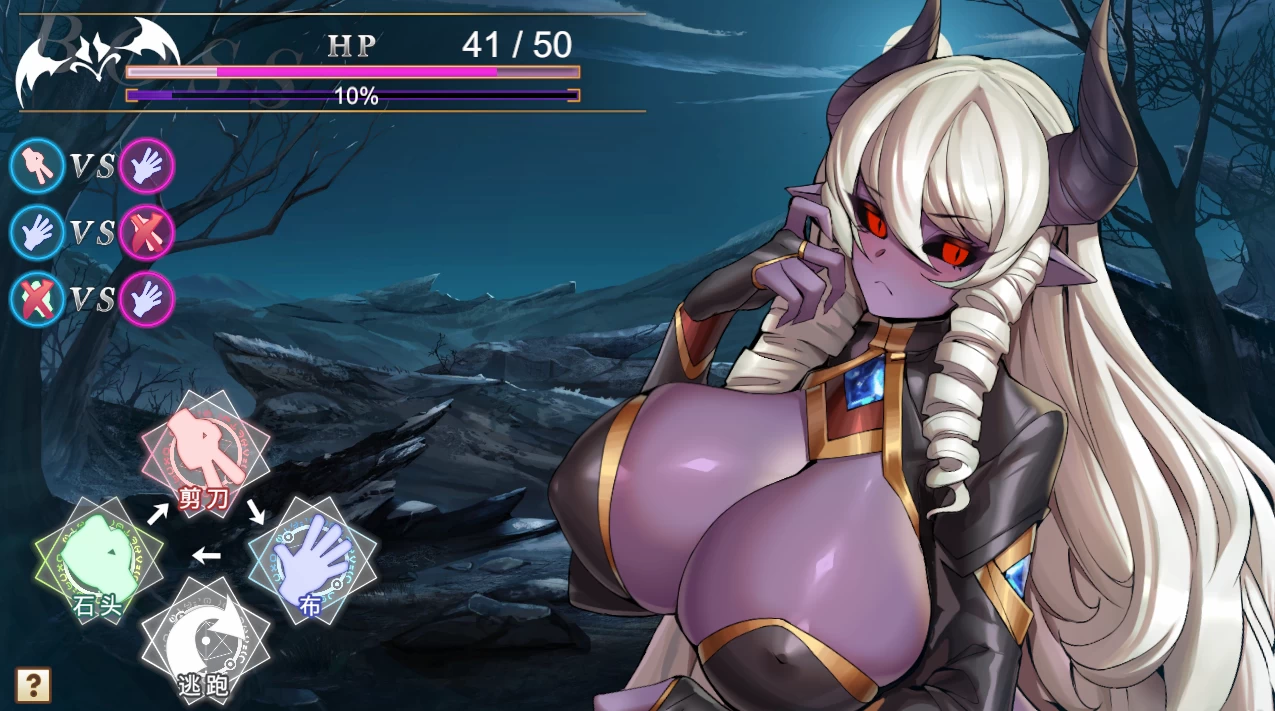Screen dimensions: 1275x711
Task: Flee battle with the 逃跑 button
Action: click(205, 641)
